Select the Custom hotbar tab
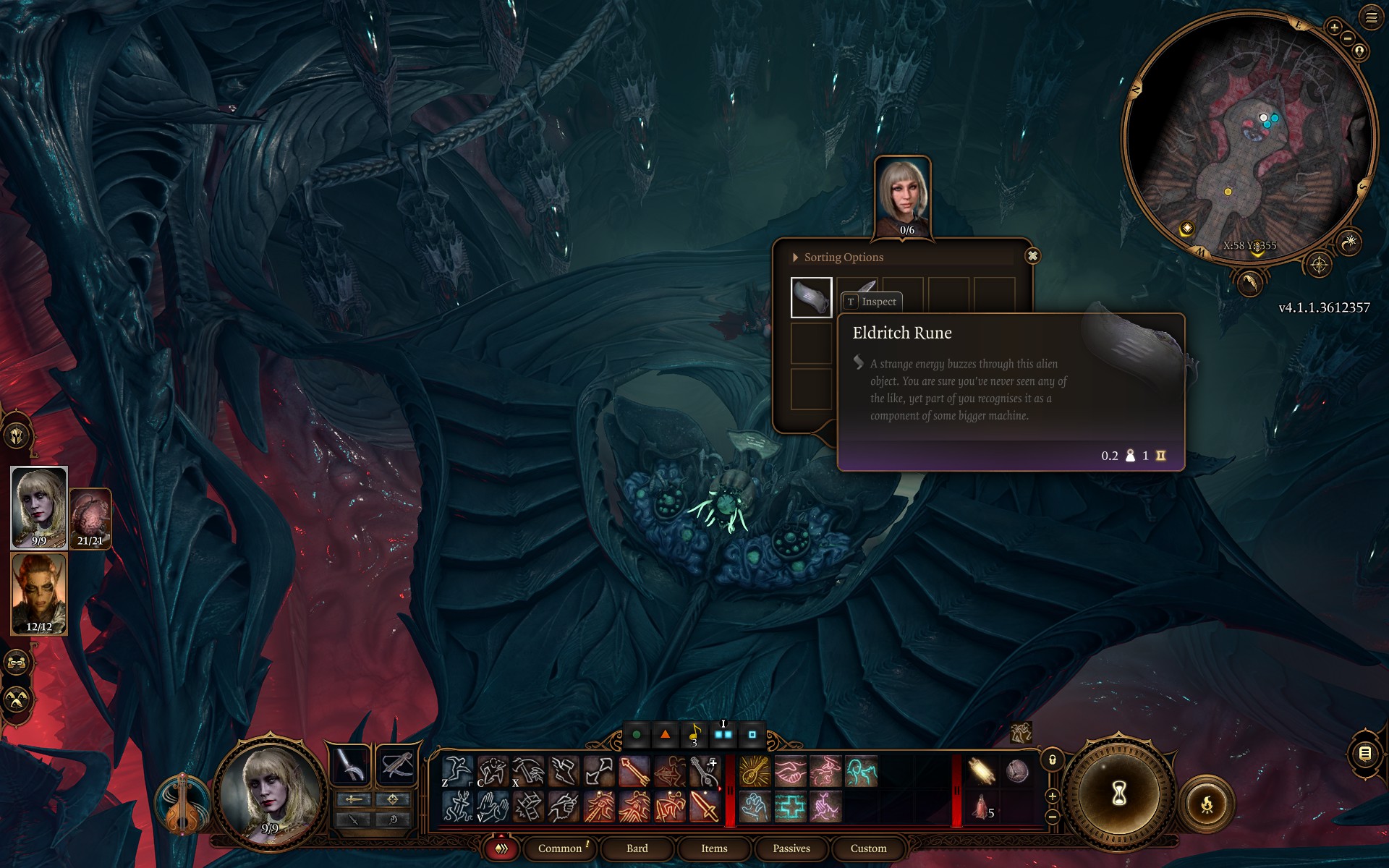The width and height of the screenshot is (1389, 868). [868, 848]
